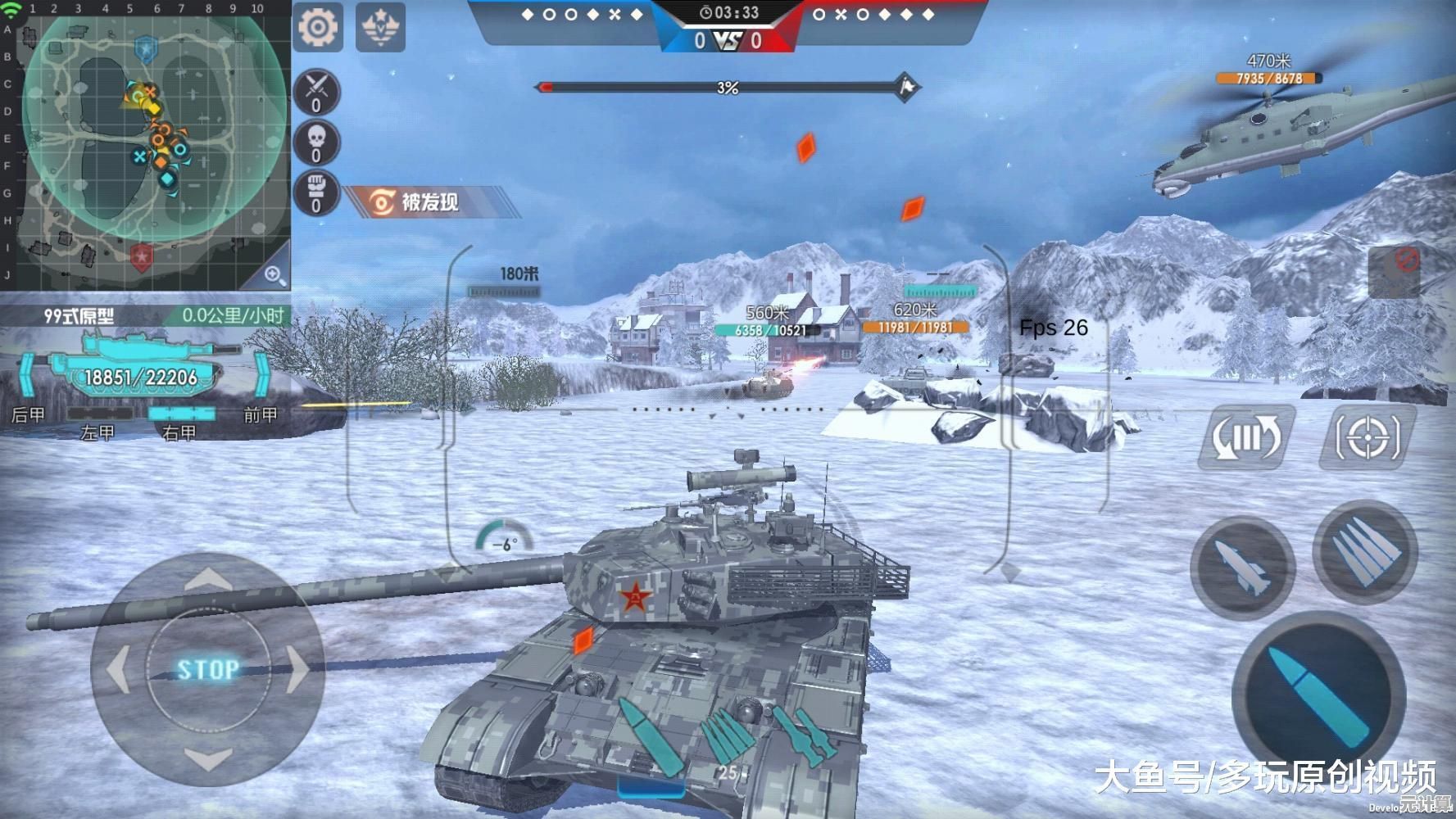Tap the STOP button on movement pad

pyautogui.click(x=208, y=669)
